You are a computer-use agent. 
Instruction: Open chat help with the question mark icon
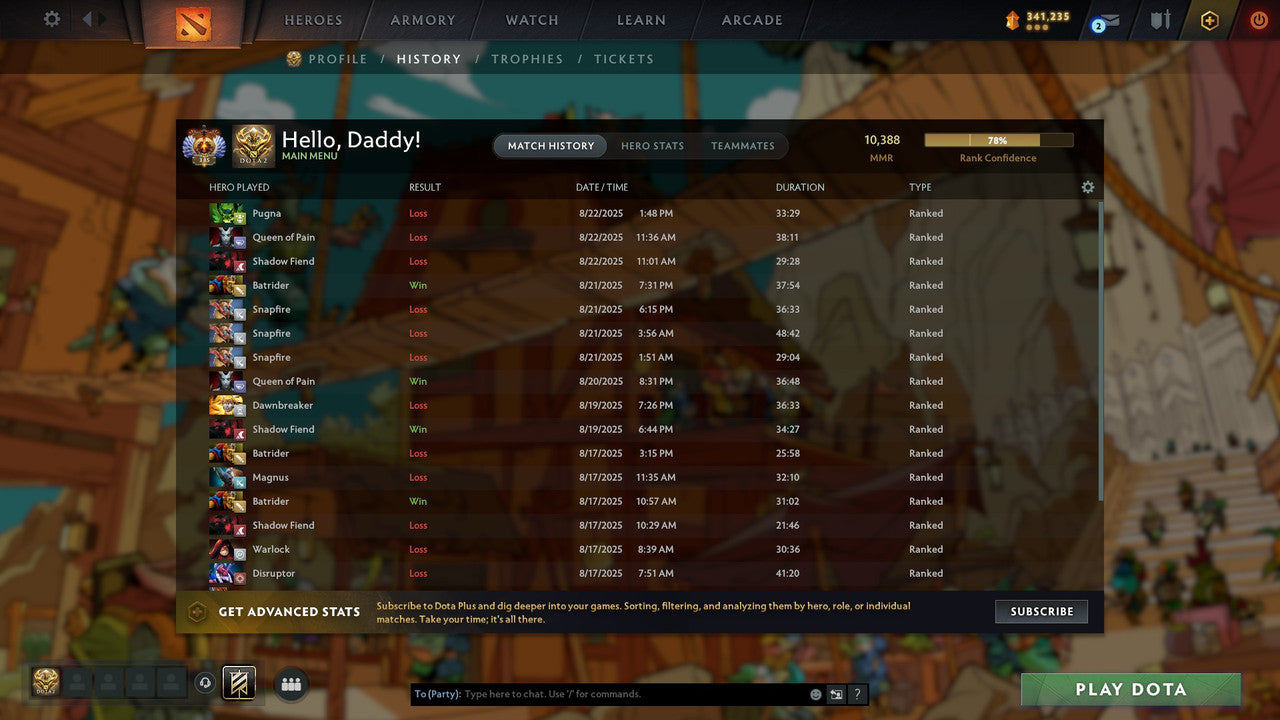click(x=856, y=693)
